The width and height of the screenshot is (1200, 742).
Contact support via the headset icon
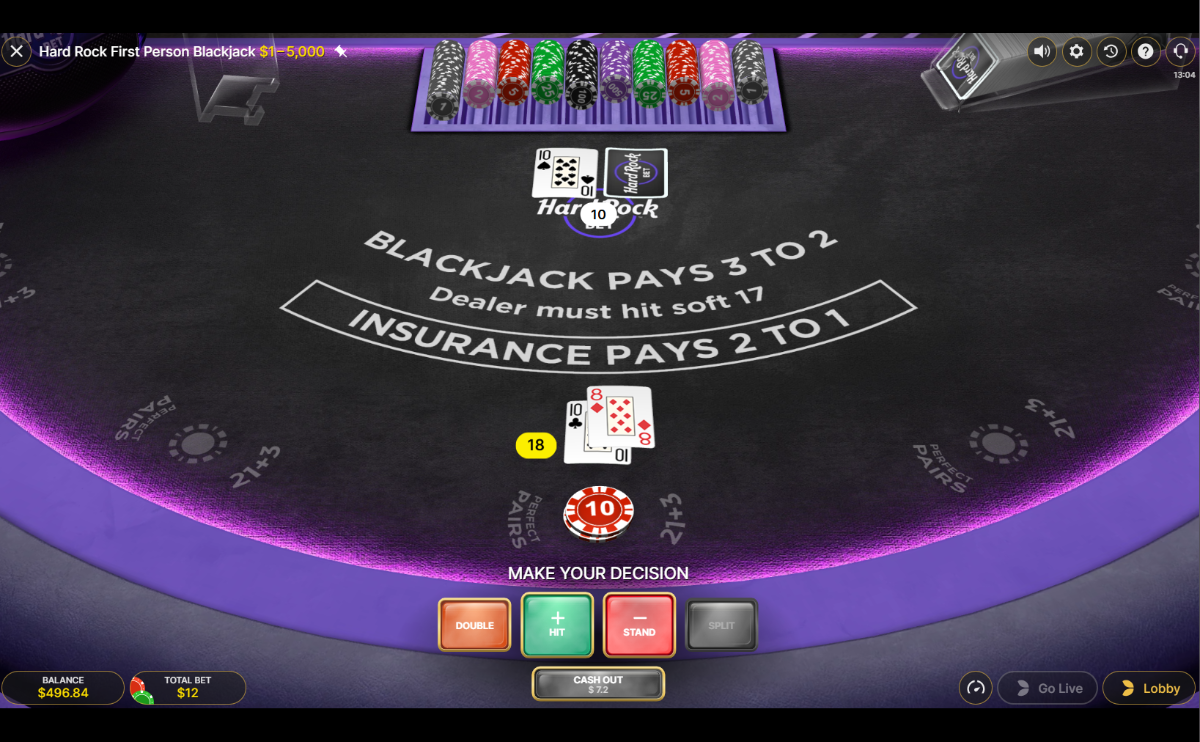(x=1181, y=51)
